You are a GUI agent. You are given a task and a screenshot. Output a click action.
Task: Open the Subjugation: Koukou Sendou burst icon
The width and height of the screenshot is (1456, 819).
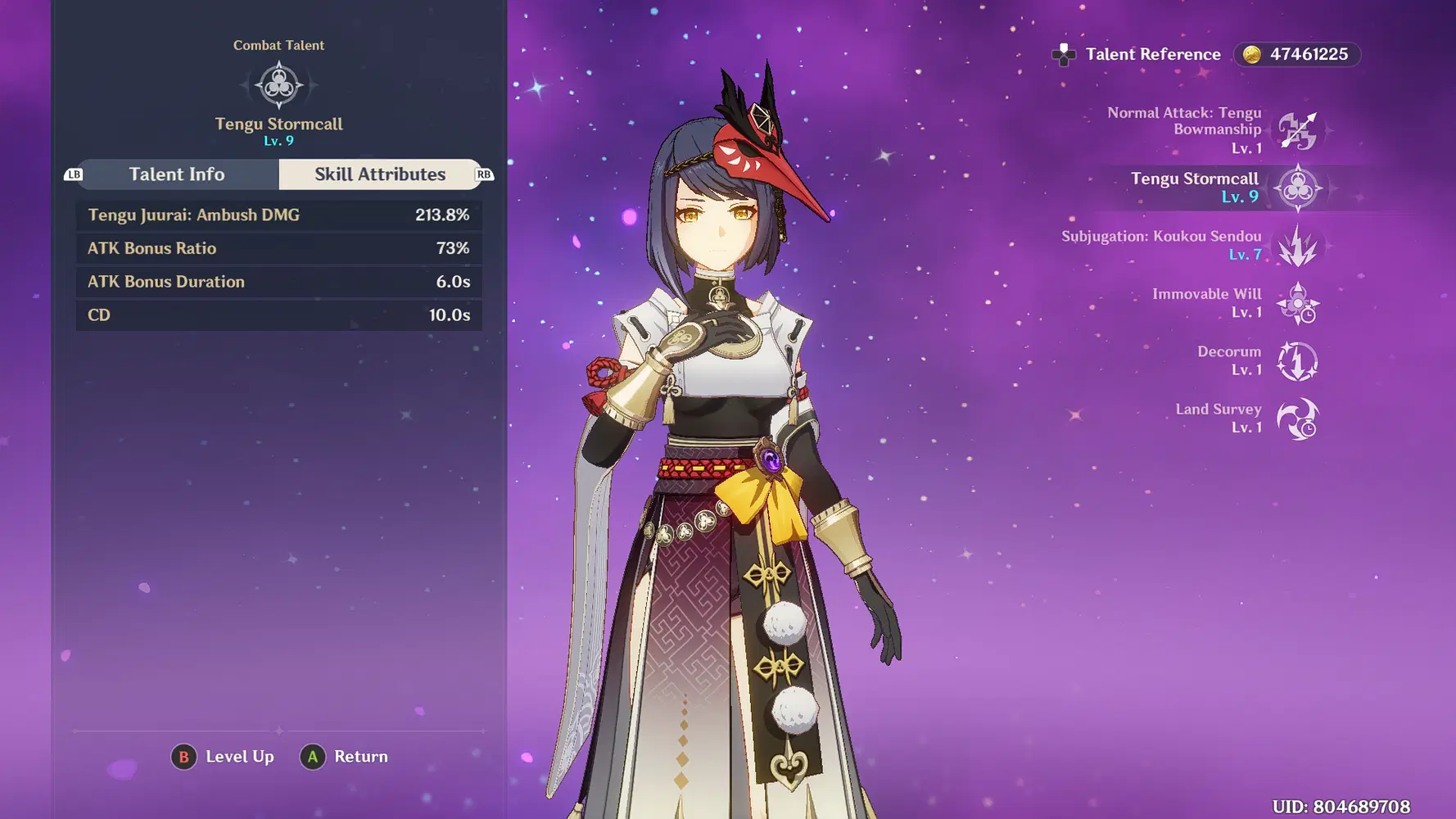(1298, 245)
